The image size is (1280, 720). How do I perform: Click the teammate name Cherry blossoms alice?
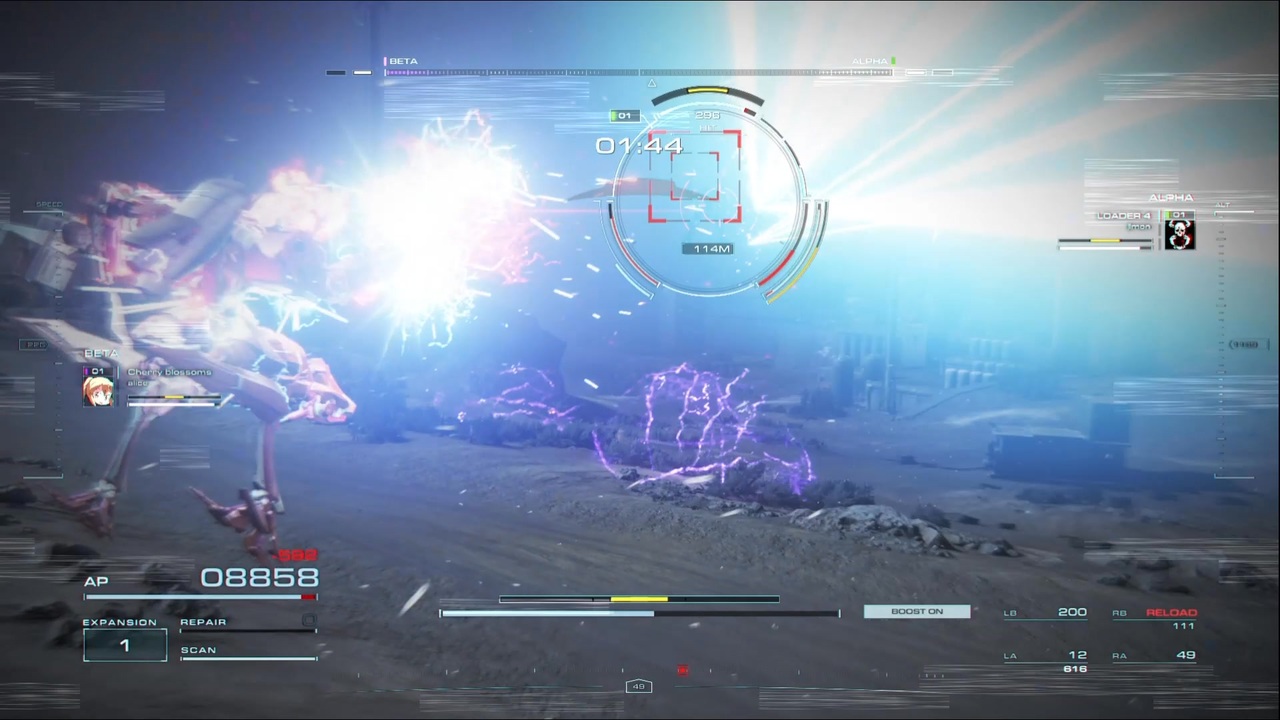coord(169,377)
